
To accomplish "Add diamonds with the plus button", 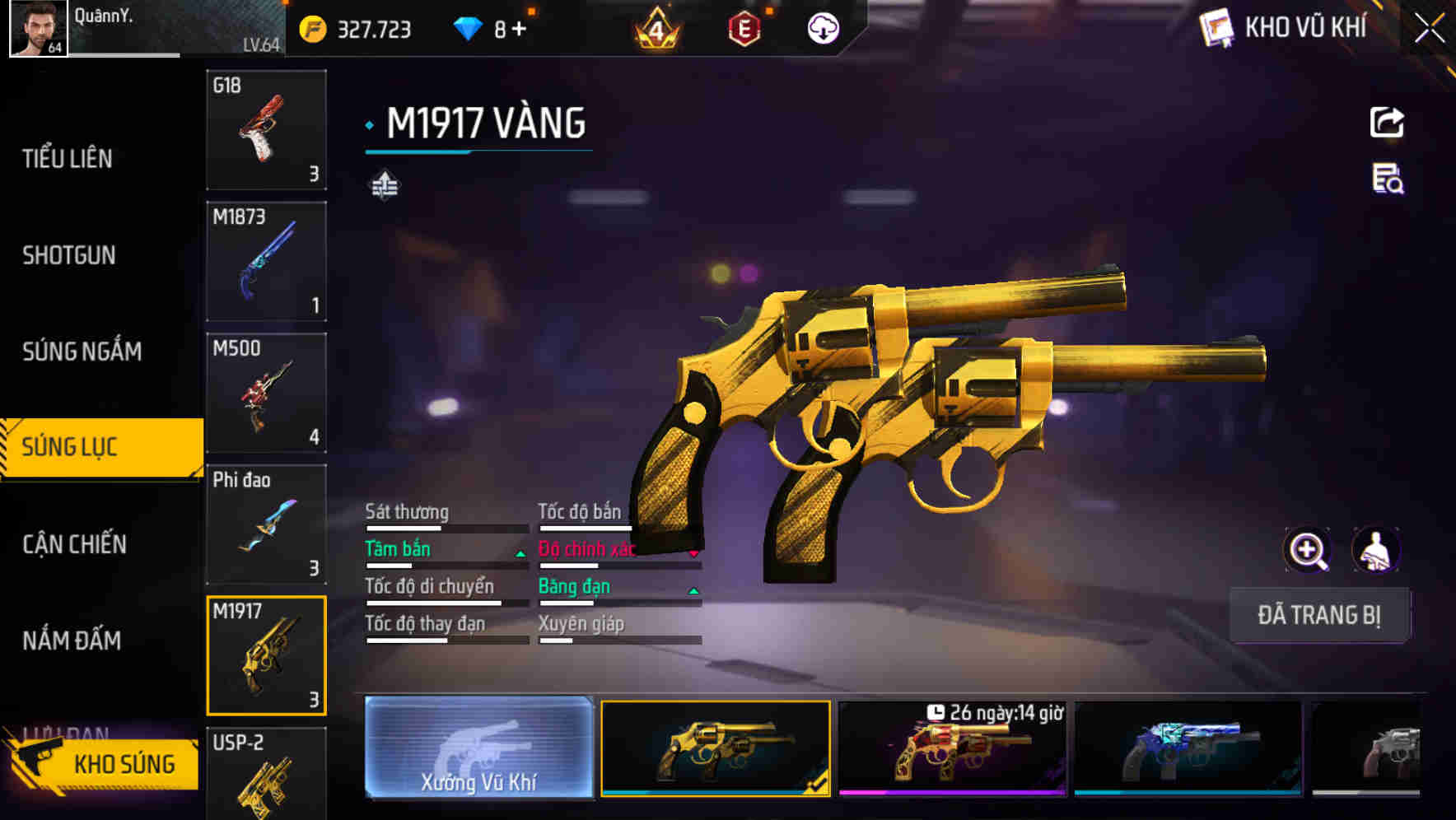I will click(x=519, y=30).
